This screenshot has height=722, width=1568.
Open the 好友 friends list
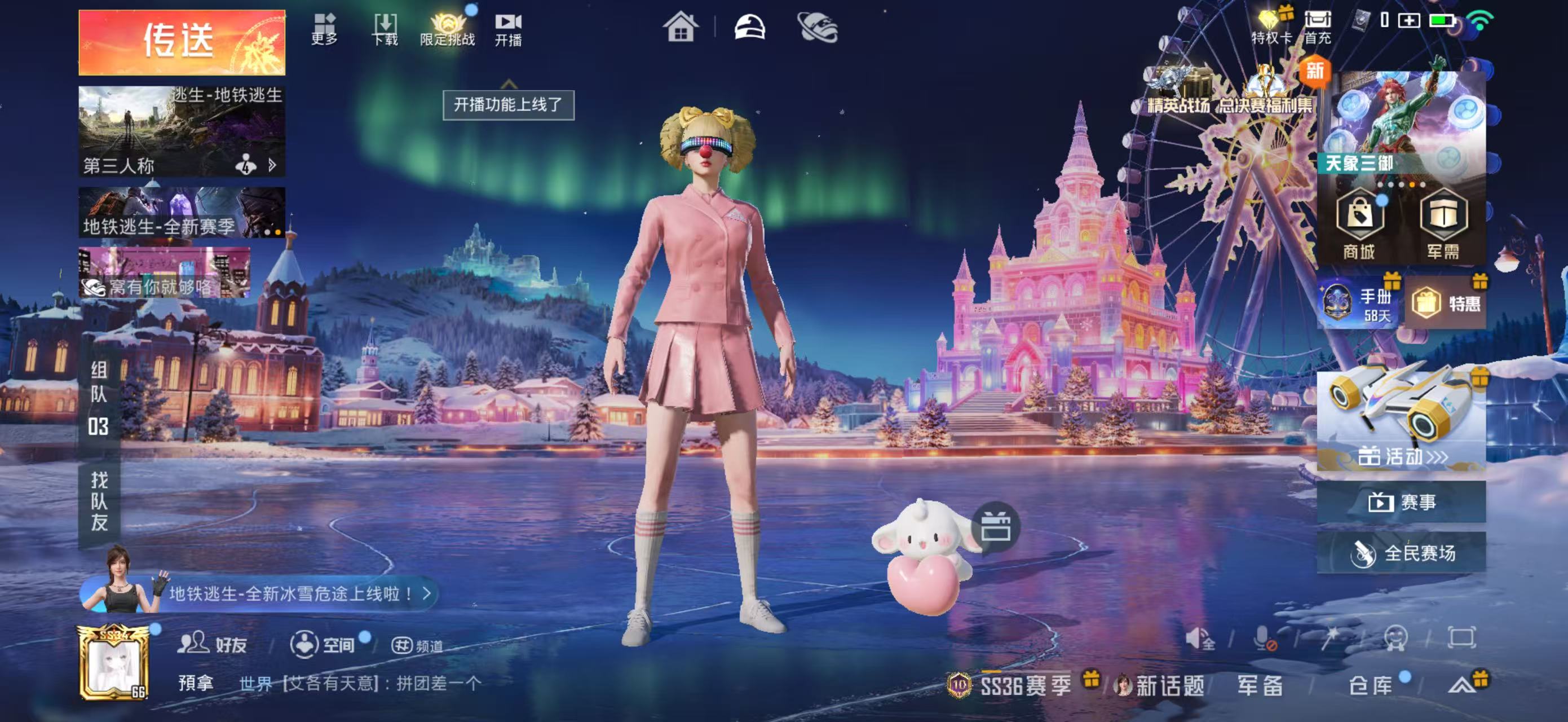pos(213,644)
